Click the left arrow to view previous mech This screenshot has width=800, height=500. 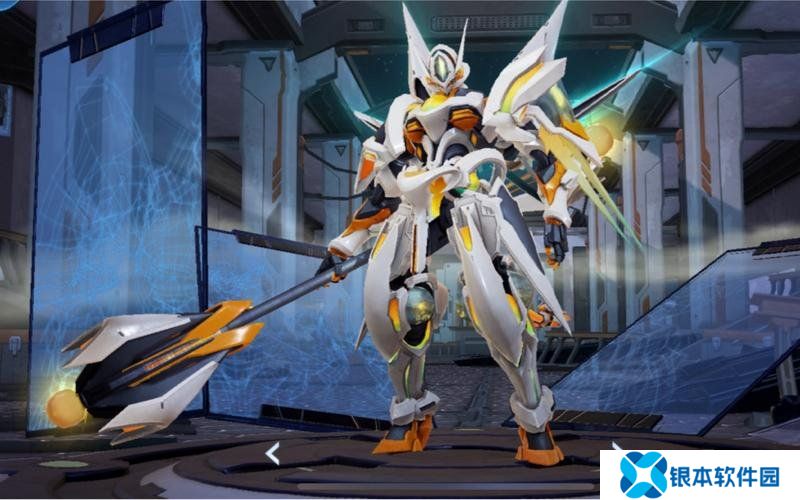tap(272, 454)
